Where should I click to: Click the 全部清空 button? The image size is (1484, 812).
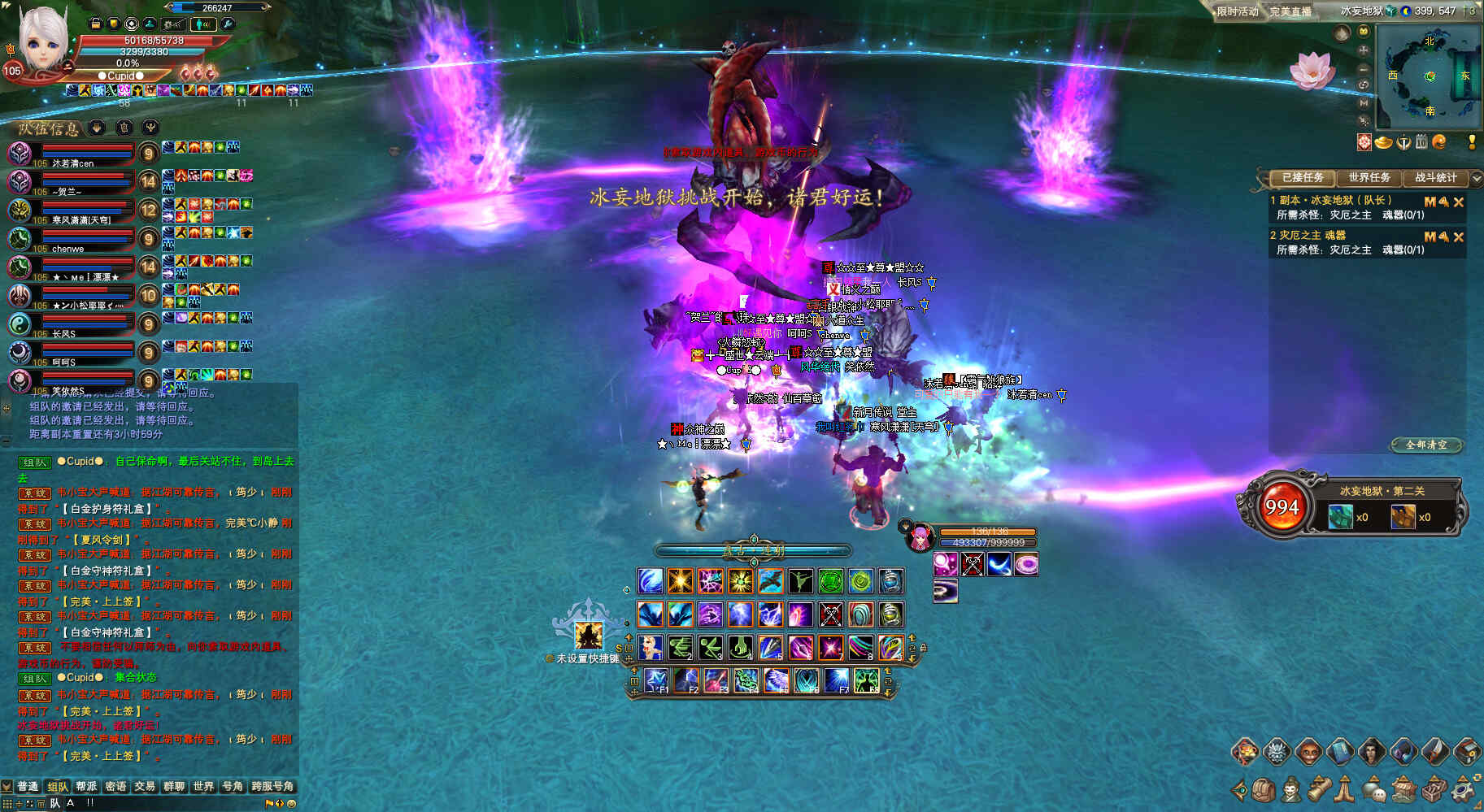click(1426, 445)
